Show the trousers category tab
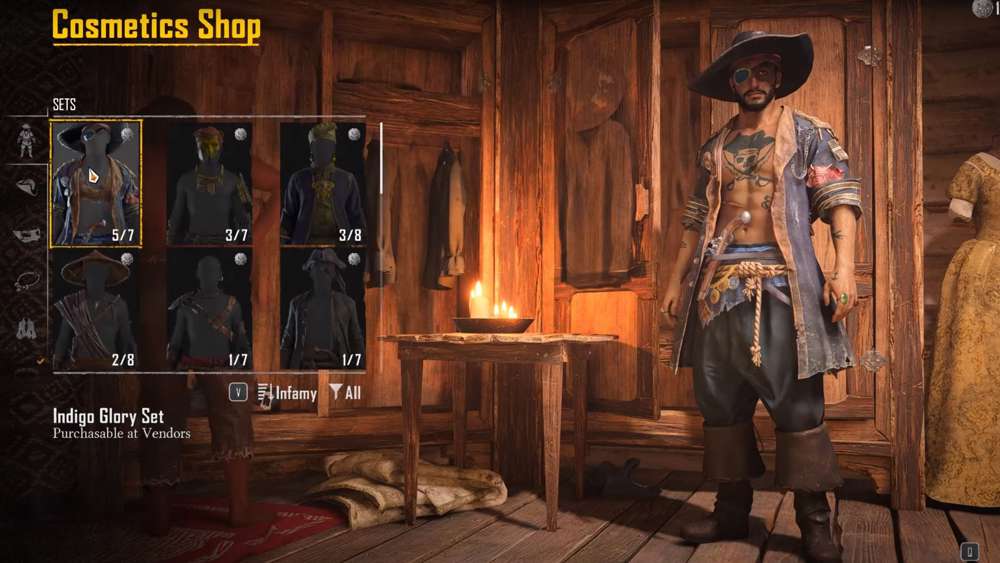 (x=28, y=326)
